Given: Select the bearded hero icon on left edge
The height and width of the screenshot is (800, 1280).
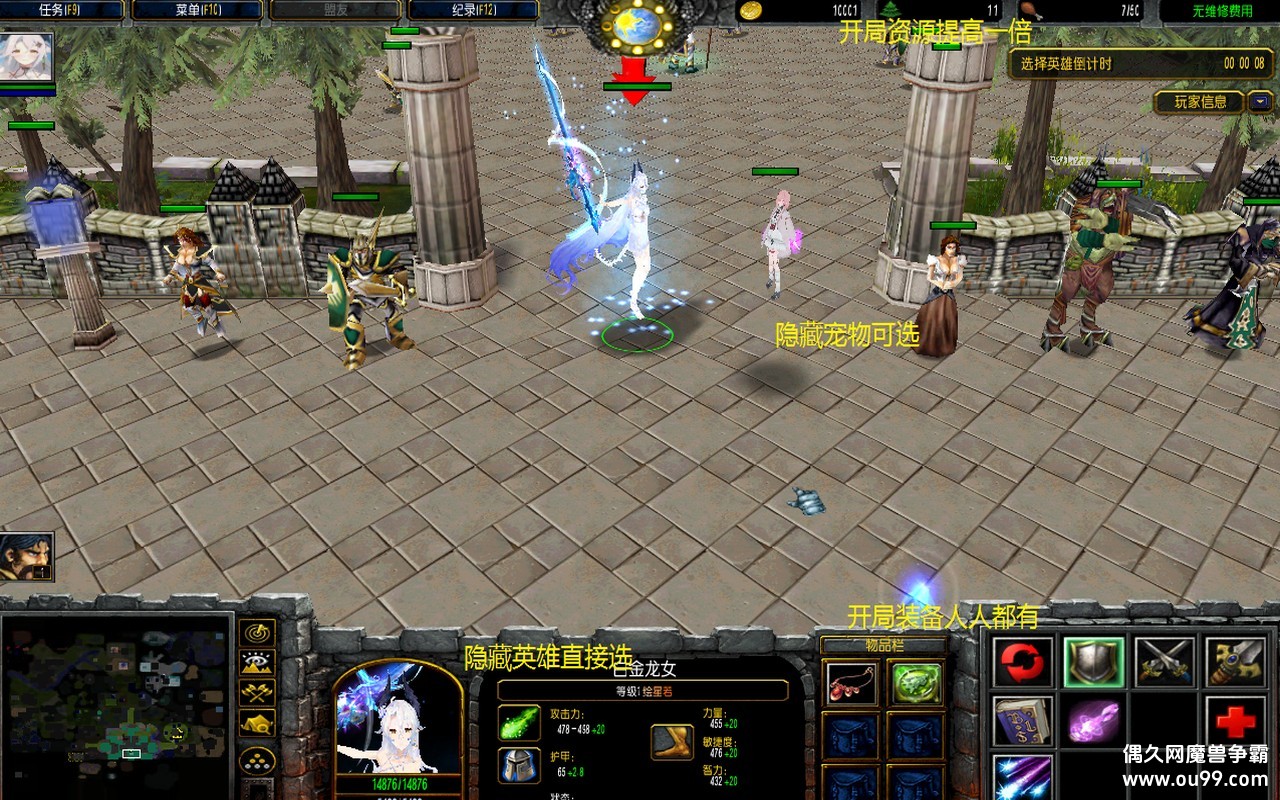Looking at the screenshot, I should tap(27, 557).
